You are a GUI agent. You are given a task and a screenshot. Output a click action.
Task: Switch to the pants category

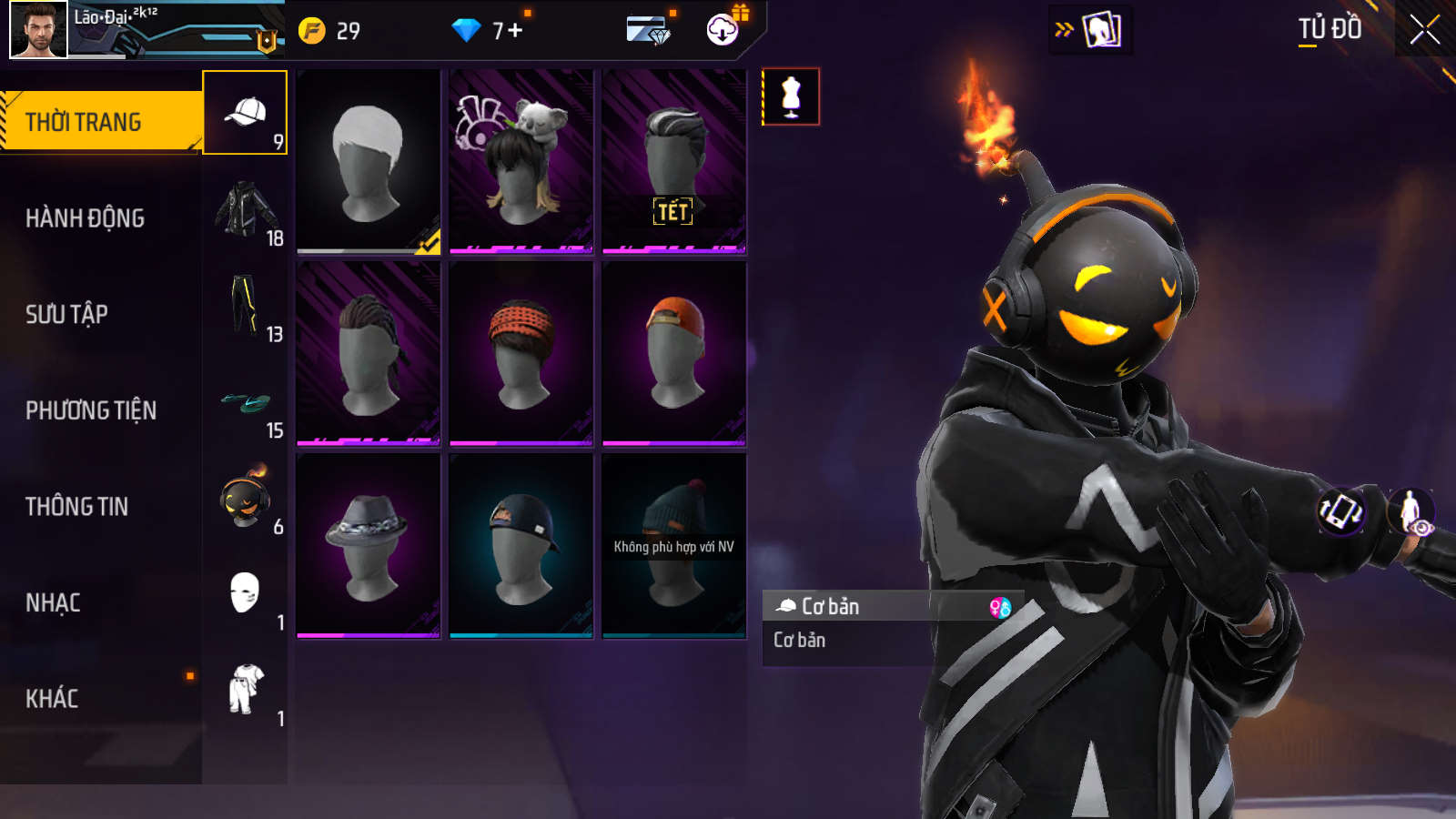pos(245,306)
